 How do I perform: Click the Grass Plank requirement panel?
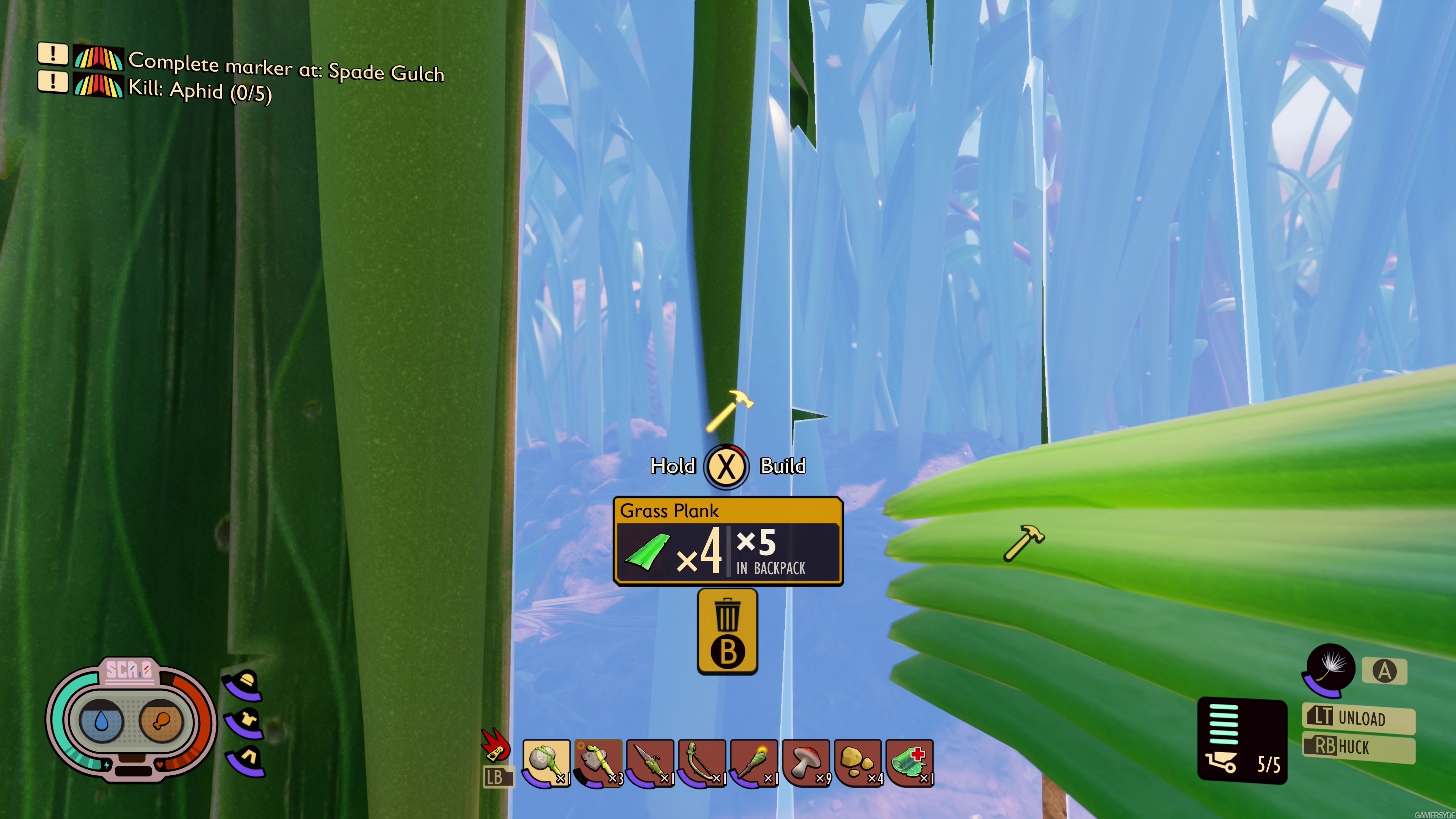coord(728,541)
